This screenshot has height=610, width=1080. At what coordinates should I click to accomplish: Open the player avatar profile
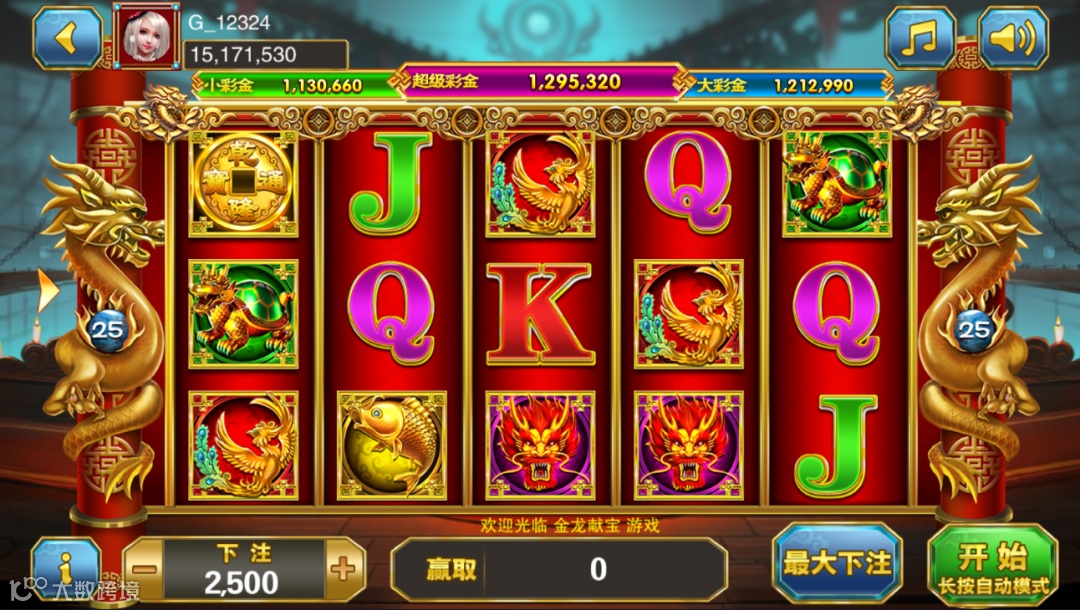coord(146,35)
